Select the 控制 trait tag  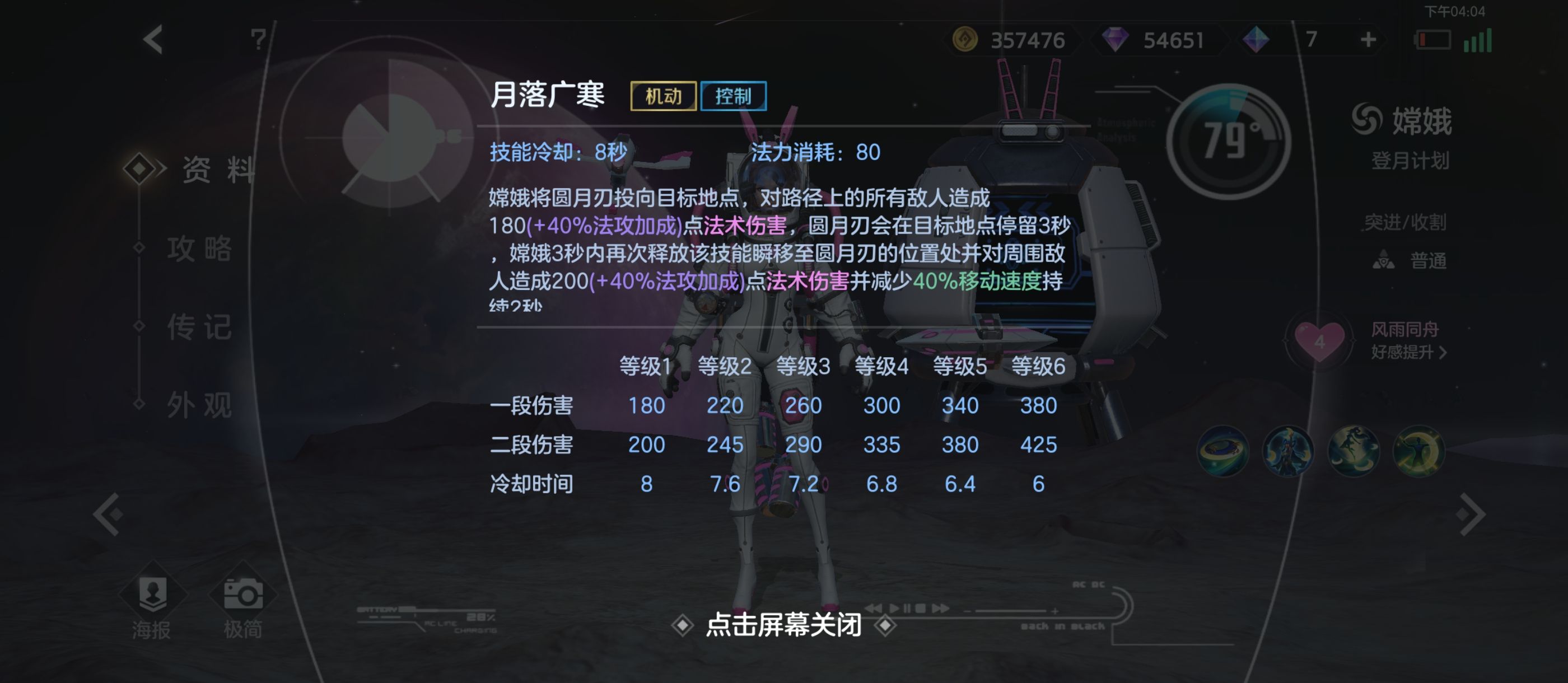734,96
